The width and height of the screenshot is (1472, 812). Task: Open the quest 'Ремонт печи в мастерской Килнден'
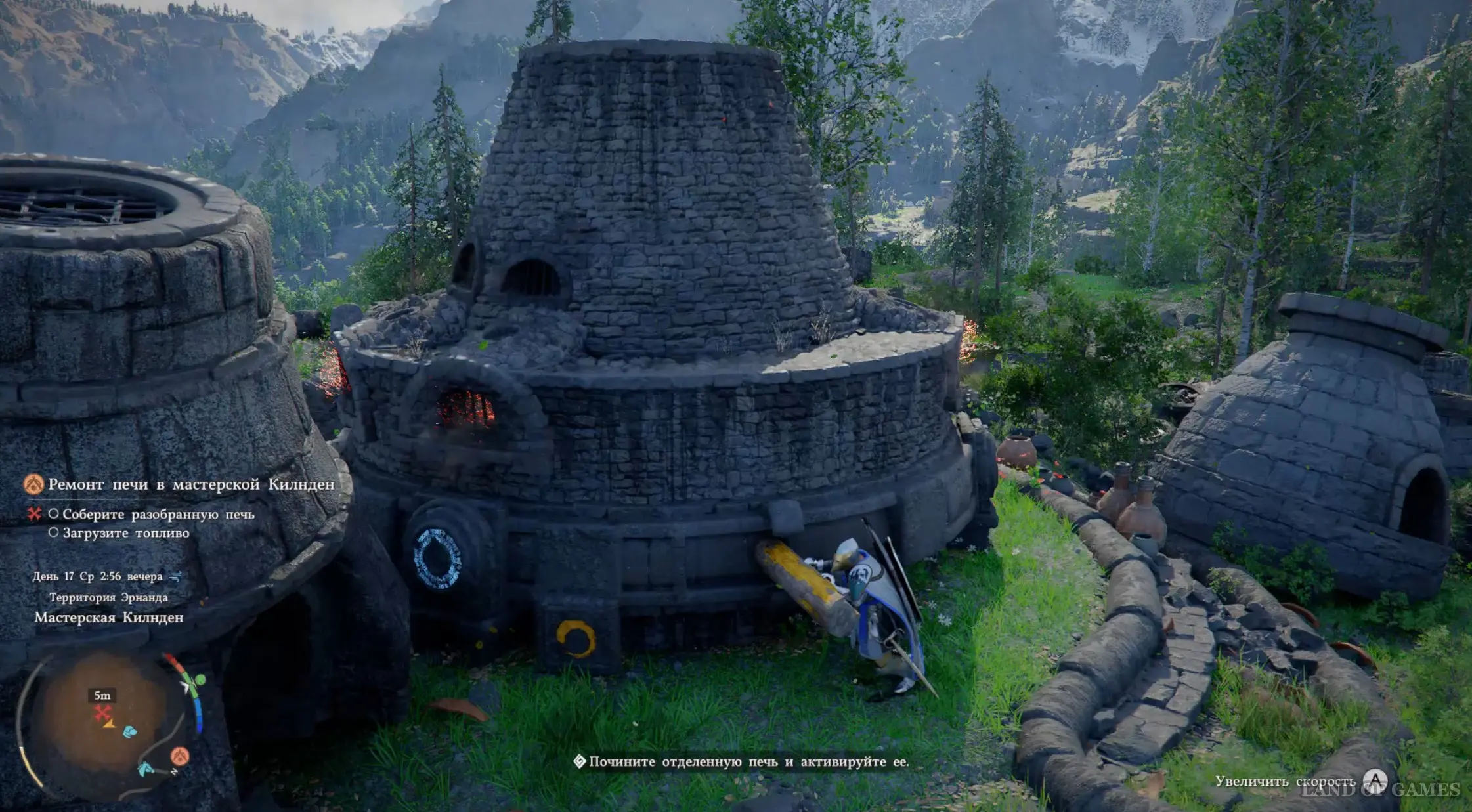point(191,484)
